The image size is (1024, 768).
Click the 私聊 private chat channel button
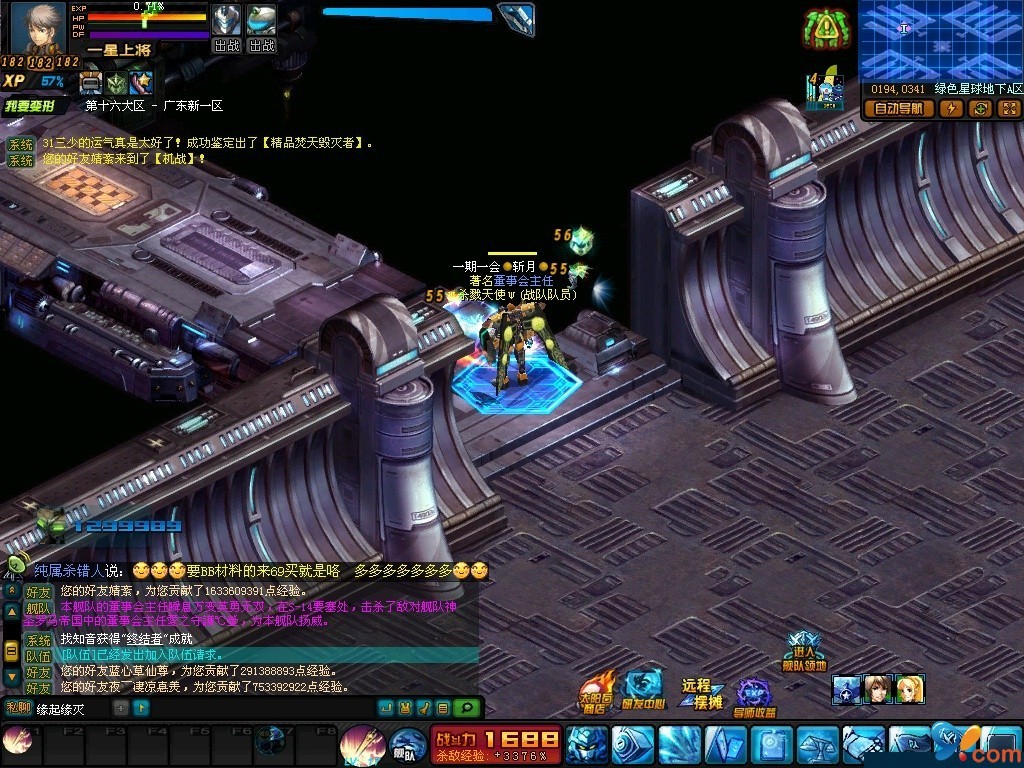coord(18,708)
